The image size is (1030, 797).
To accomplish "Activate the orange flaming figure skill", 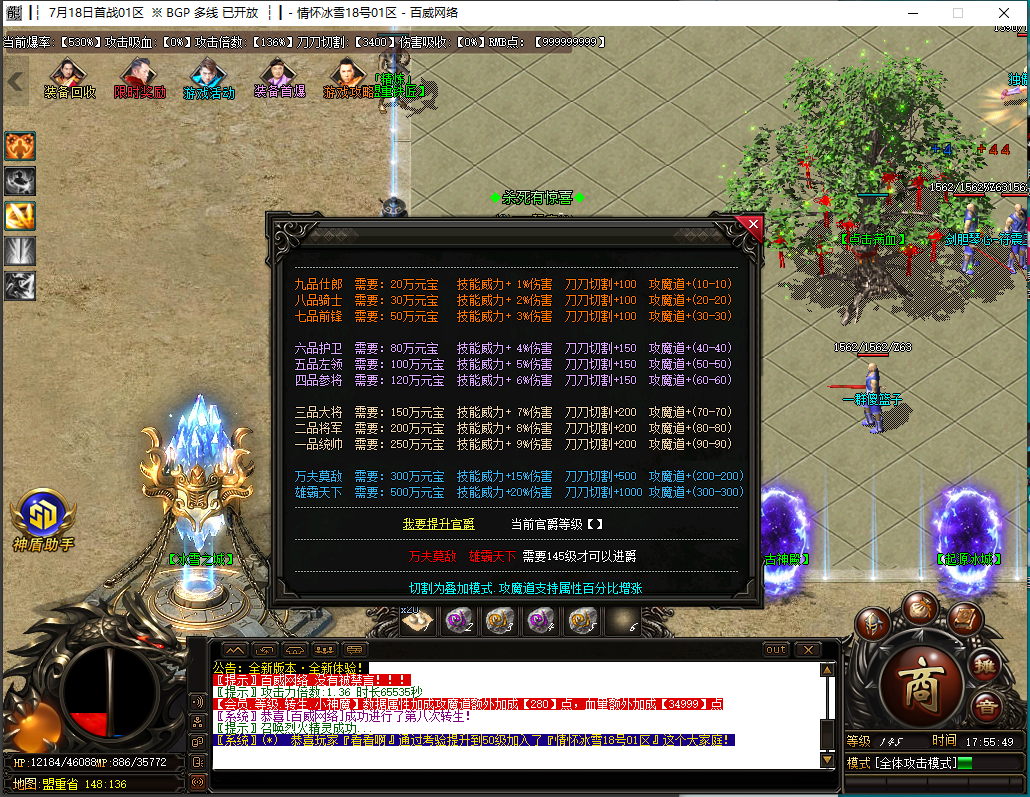I will coord(20,146).
